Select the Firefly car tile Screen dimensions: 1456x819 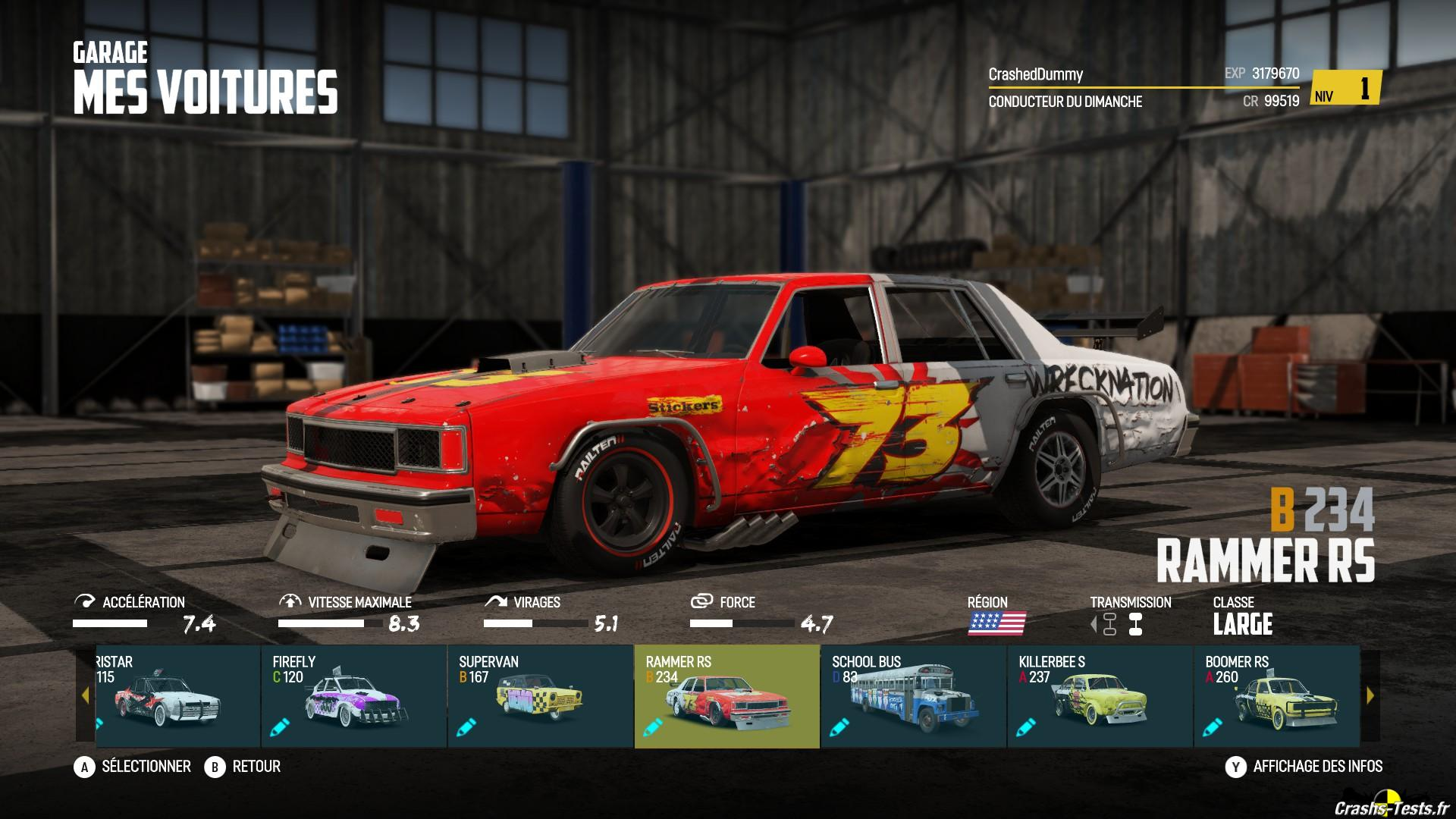[353, 696]
